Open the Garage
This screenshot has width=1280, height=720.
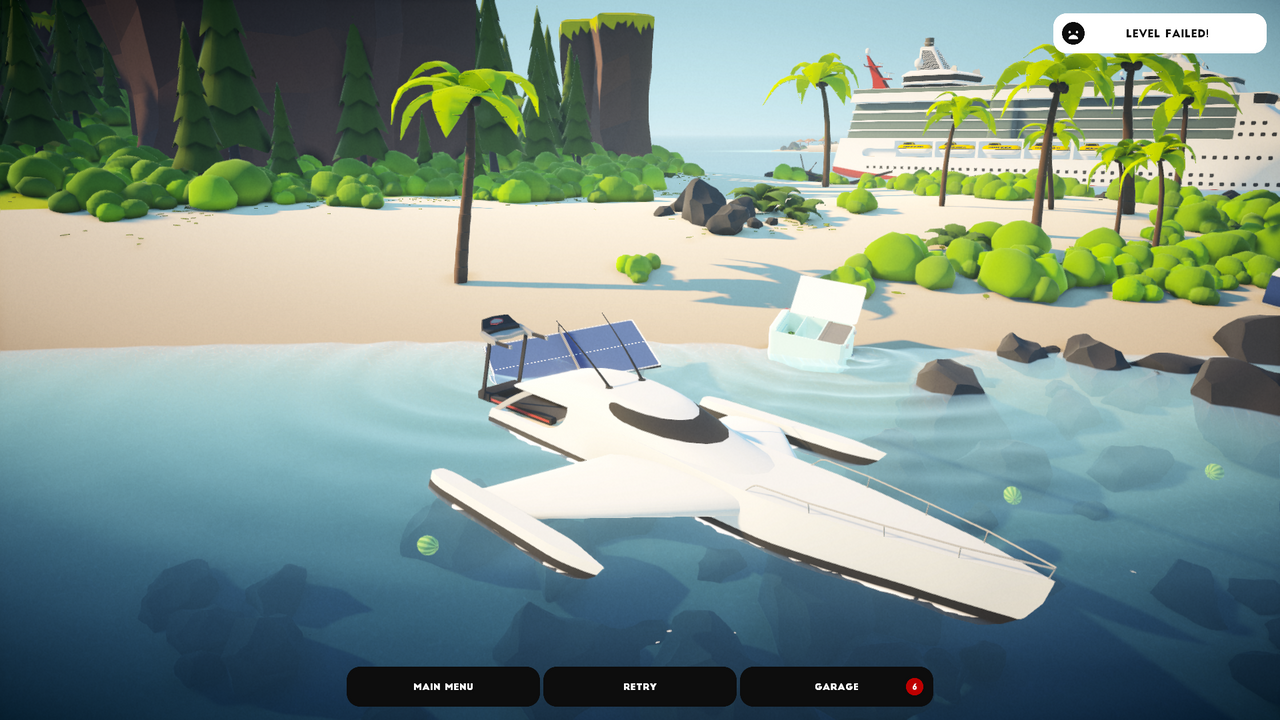tap(836, 686)
